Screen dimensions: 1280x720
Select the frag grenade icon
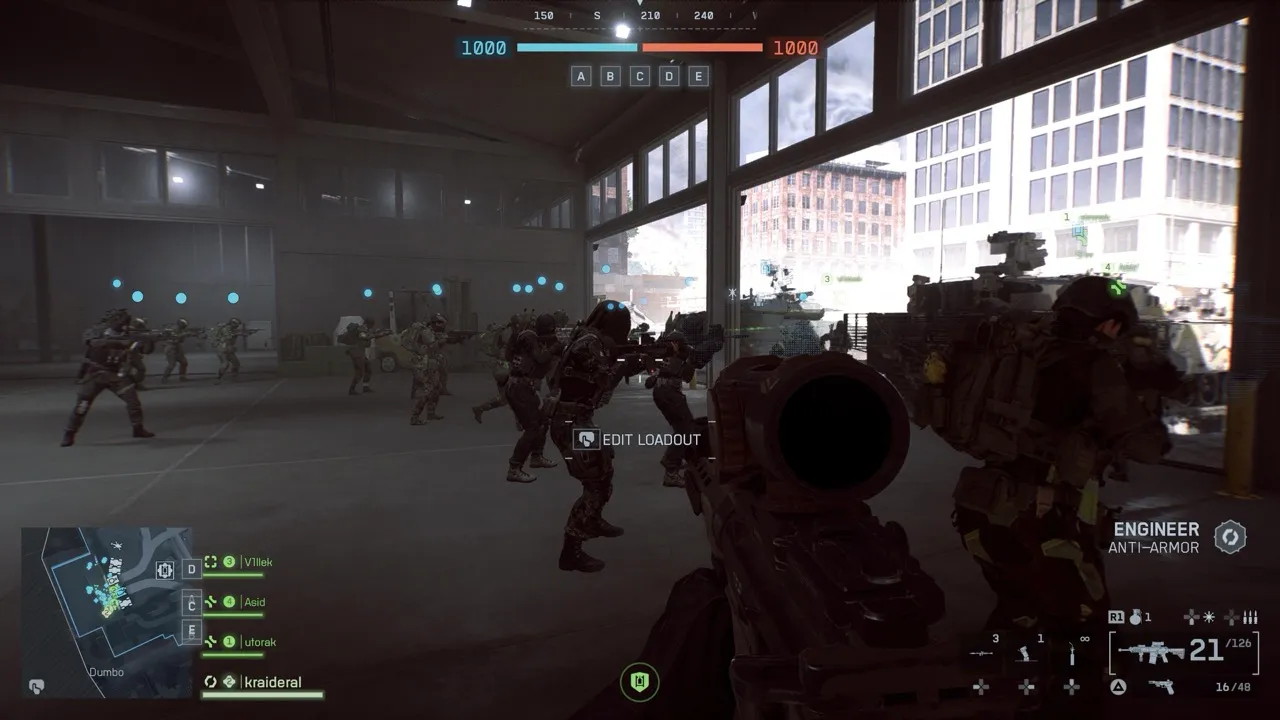[1136, 617]
